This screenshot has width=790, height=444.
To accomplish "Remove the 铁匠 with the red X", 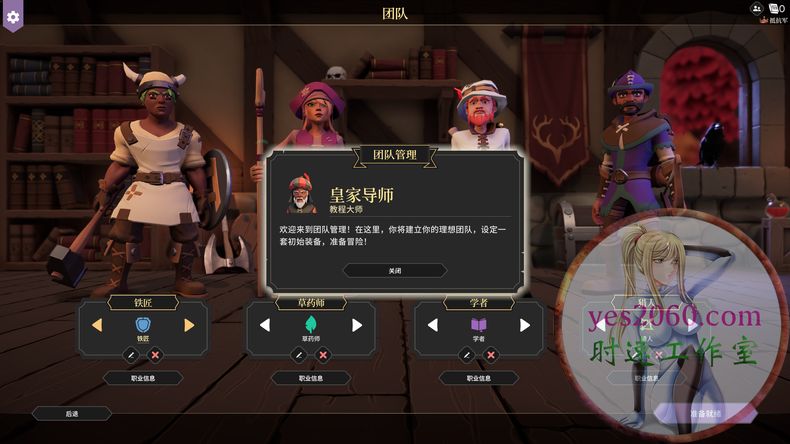I will point(155,354).
